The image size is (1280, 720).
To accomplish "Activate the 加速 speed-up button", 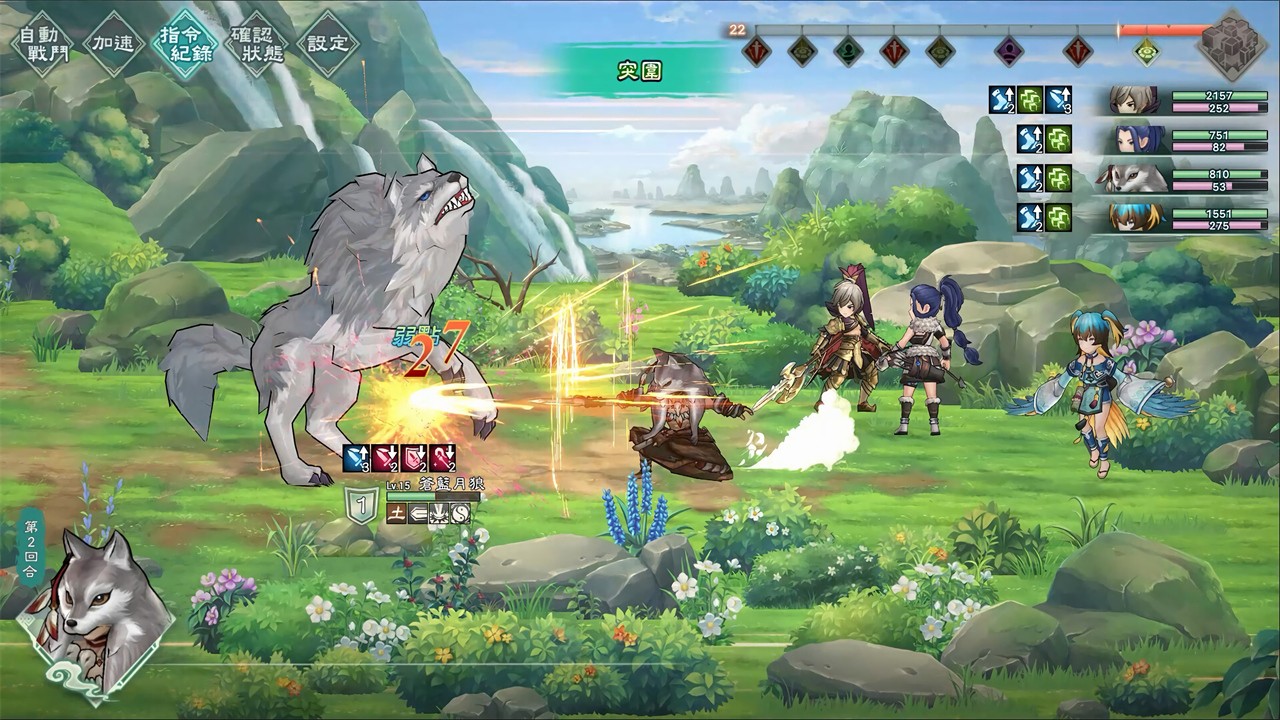I will (113, 43).
